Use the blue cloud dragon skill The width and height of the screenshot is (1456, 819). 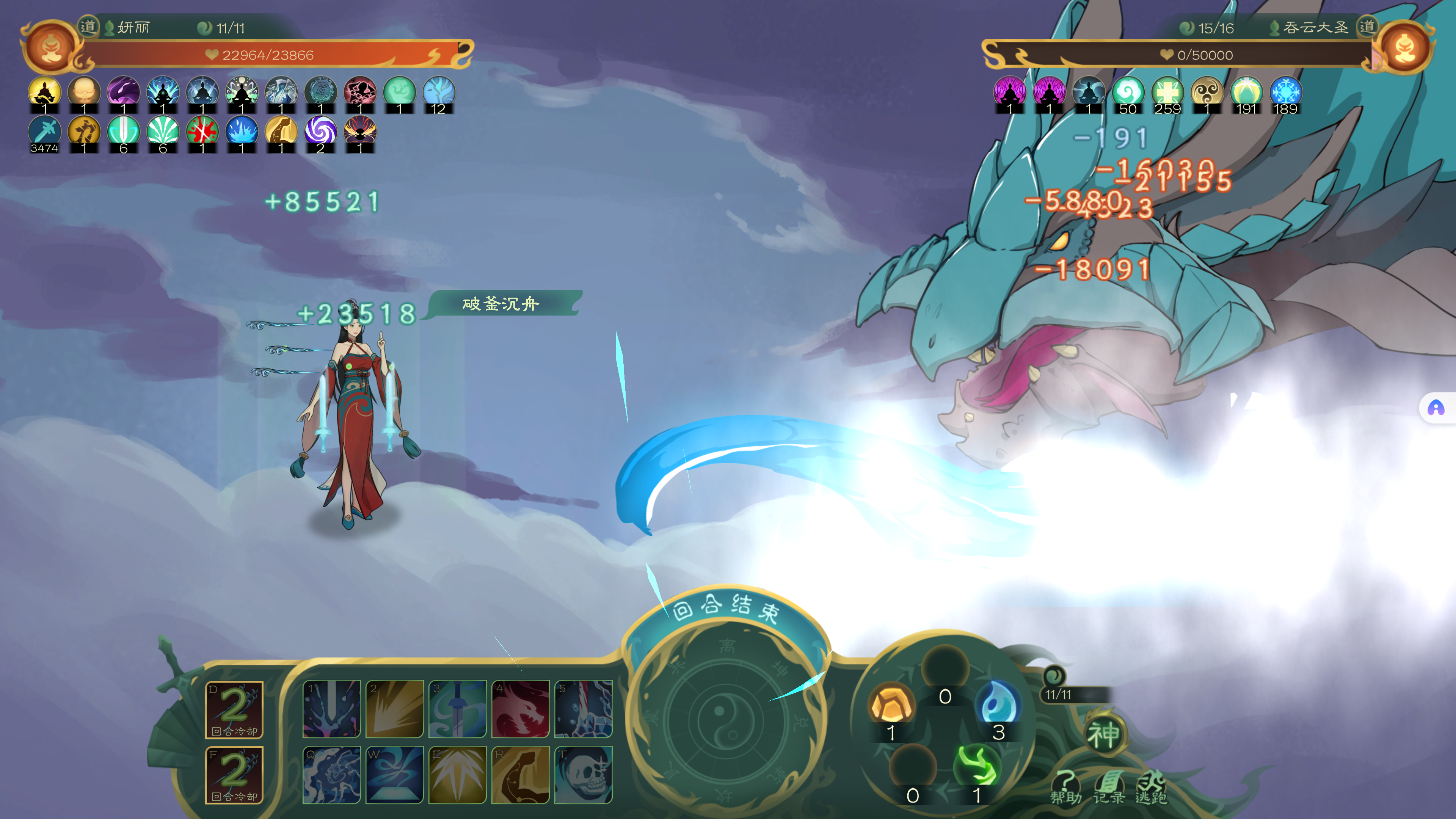331,774
